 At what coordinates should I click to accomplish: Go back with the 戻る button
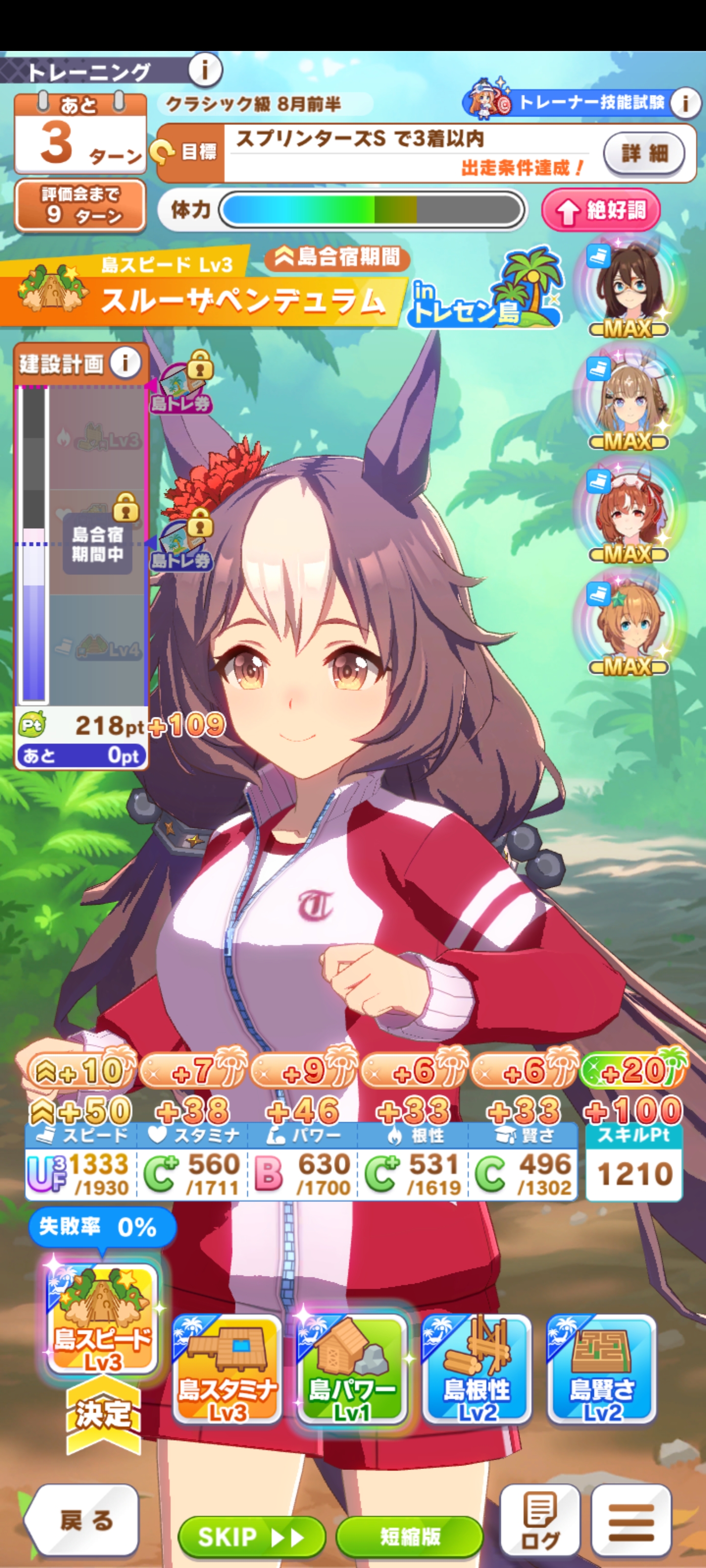83,1520
